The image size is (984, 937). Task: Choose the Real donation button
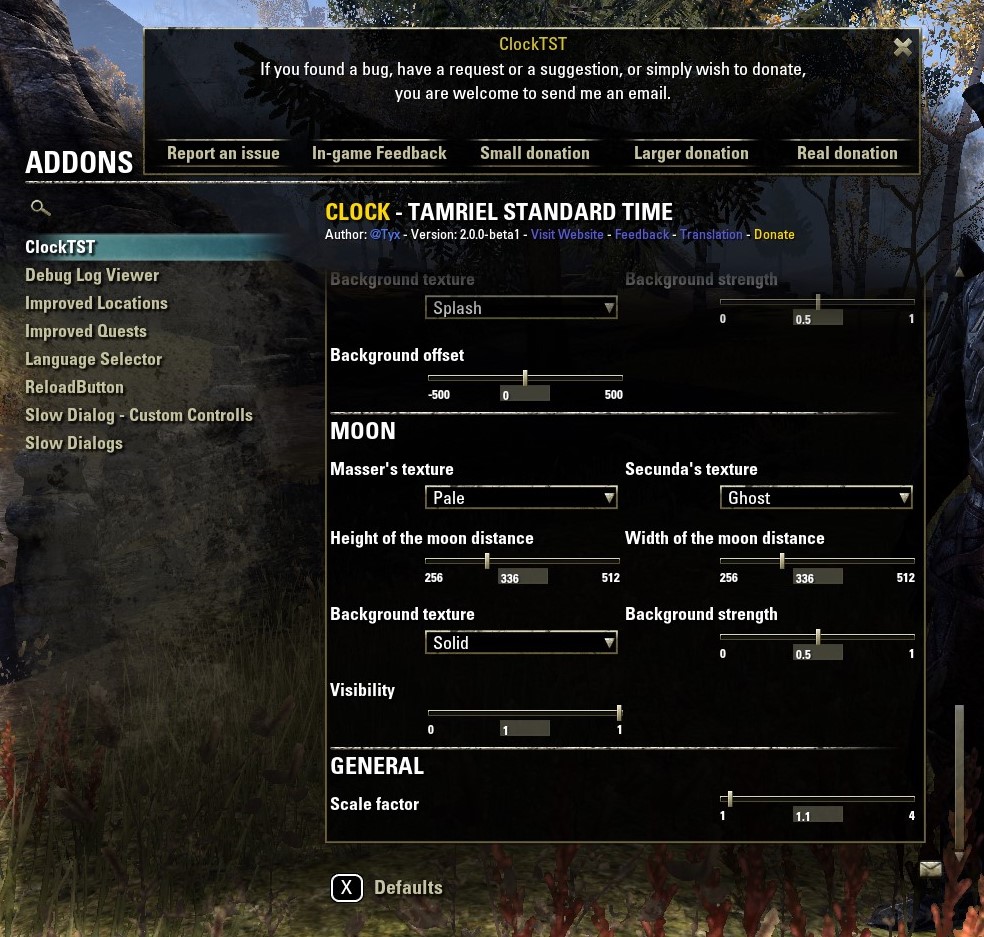tap(847, 153)
